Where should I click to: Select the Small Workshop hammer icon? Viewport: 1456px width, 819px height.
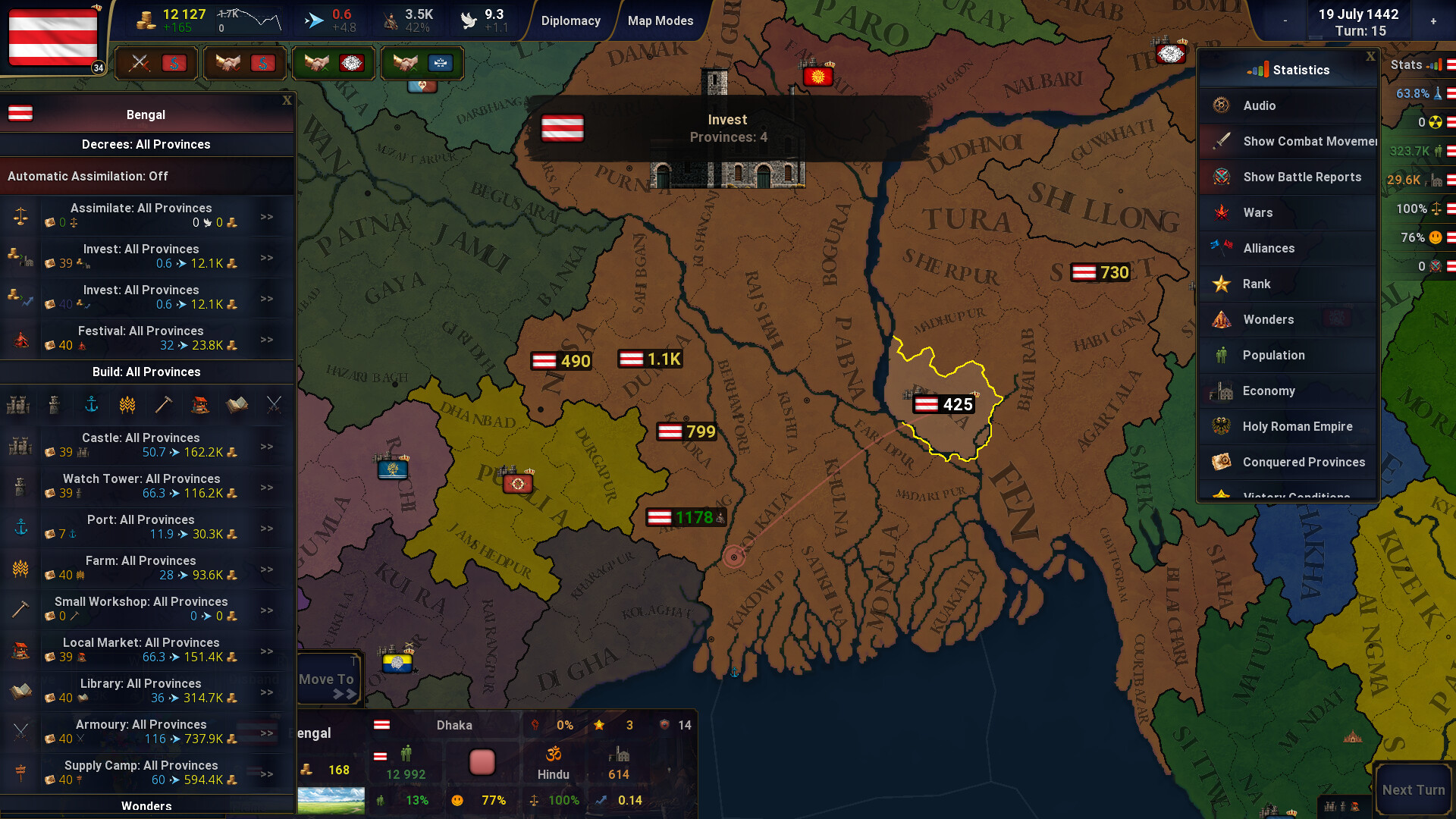point(163,405)
